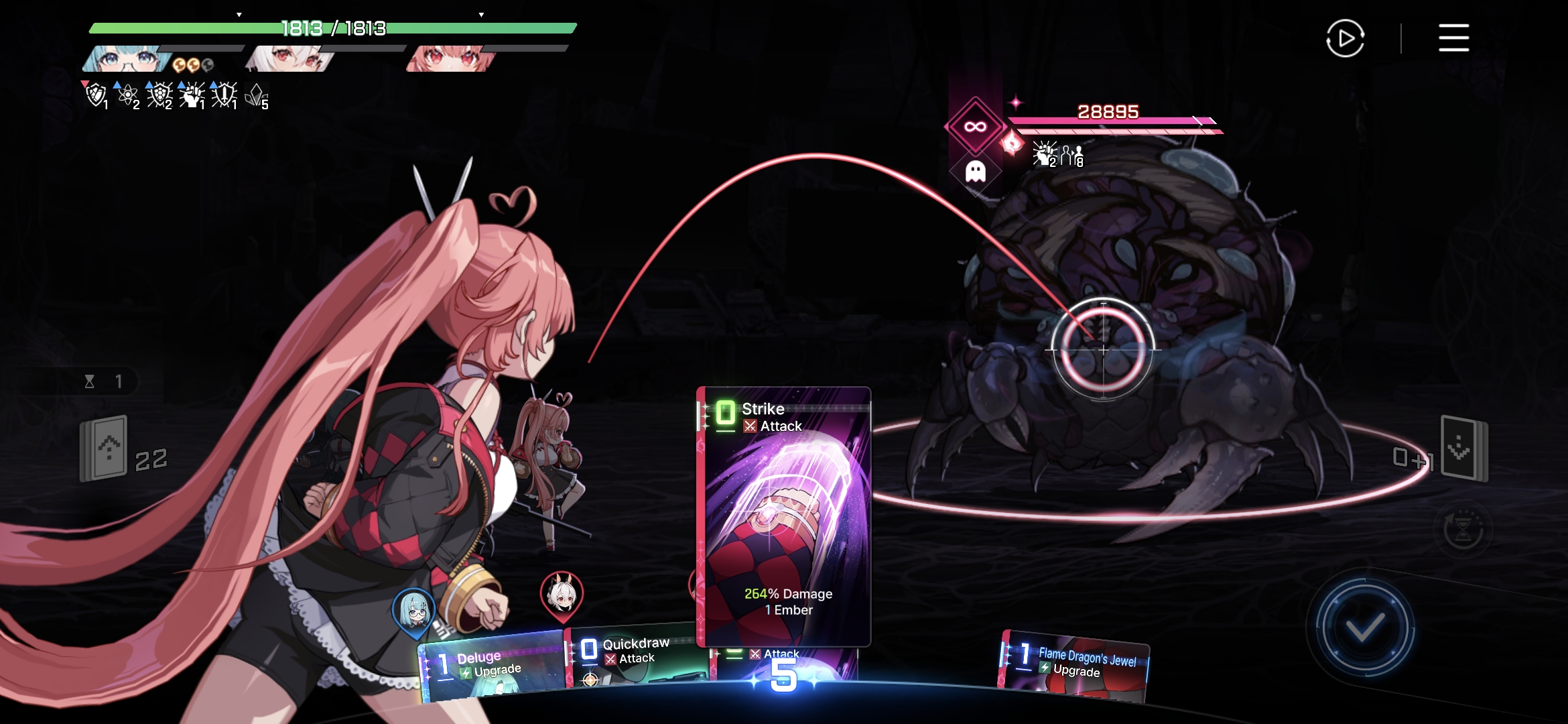Open the draw pile deck
Viewport: 1568px width, 724px height.
(105, 449)
